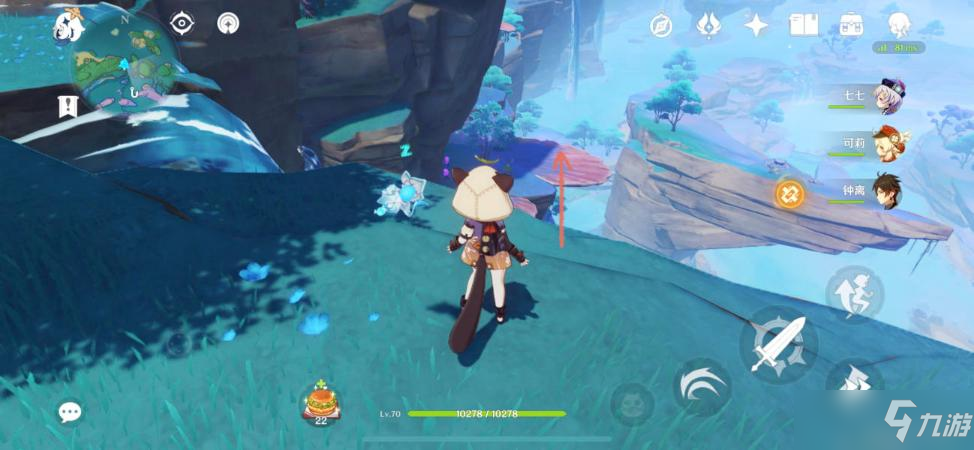Viewport: 974px width, 450px height.
Task: Tap the orange icon beside 钟离
Action: coord(790,193)
